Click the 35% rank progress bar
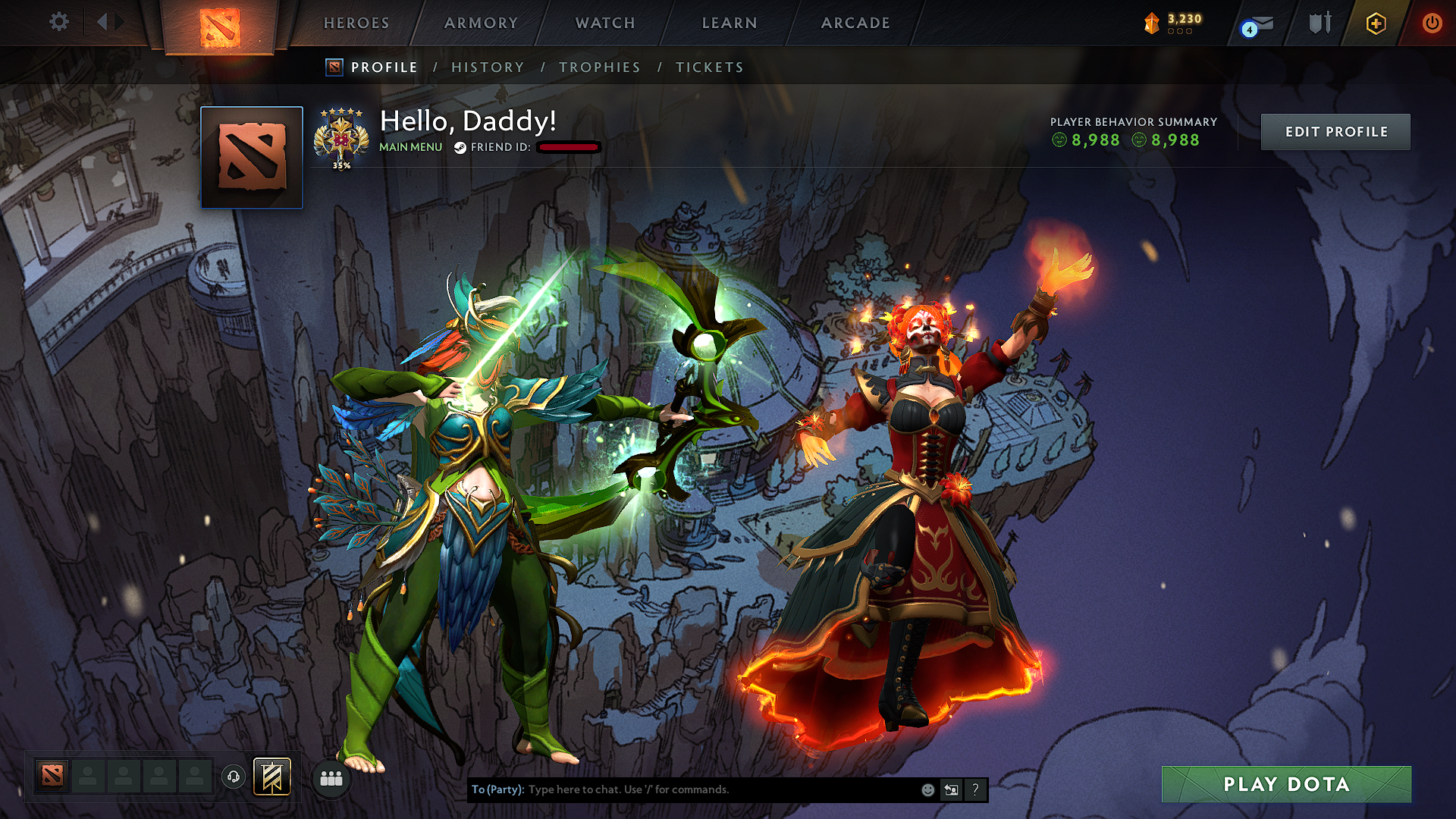The height and width of the screenshot is (819, 1456). tap(343, 163)
